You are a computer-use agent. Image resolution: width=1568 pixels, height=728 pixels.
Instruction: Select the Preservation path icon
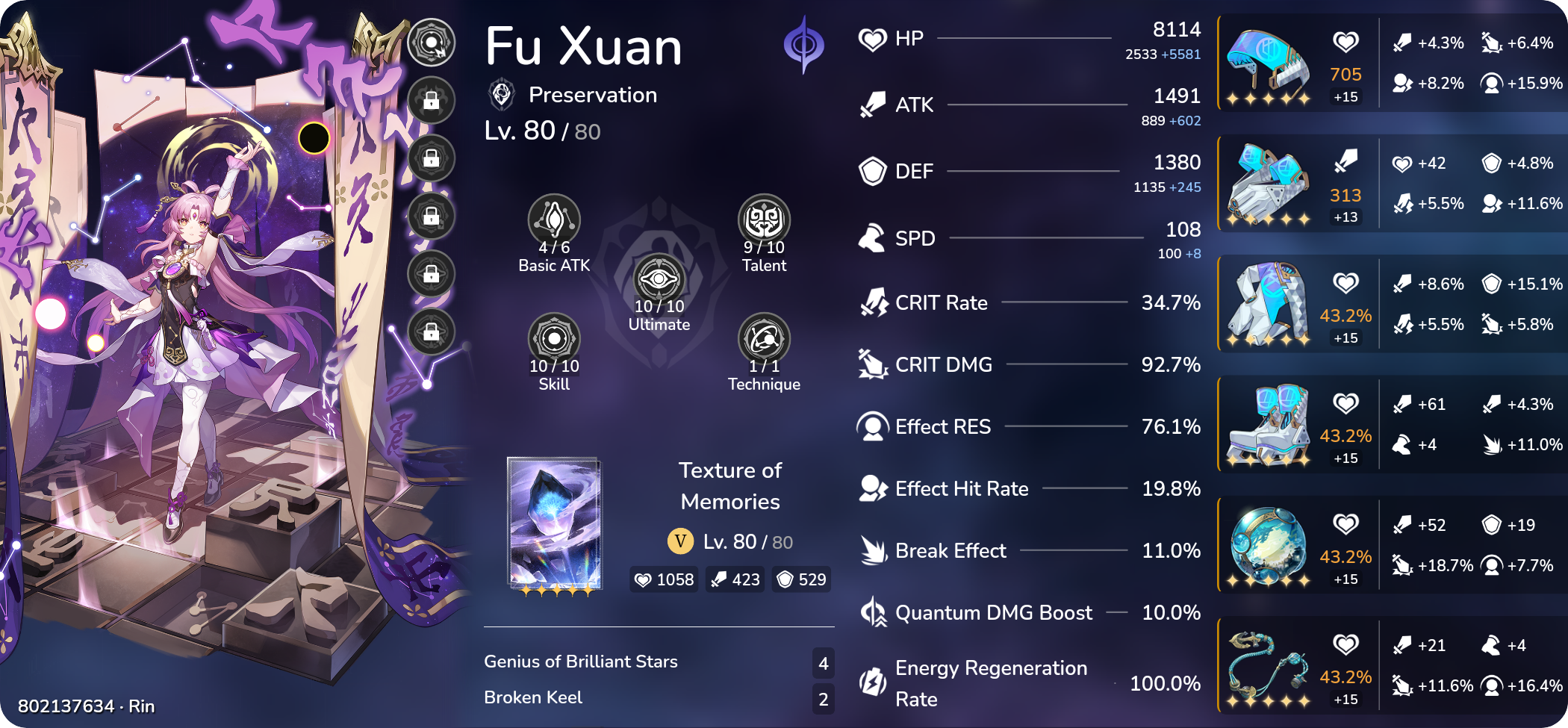tap(501, 94)
